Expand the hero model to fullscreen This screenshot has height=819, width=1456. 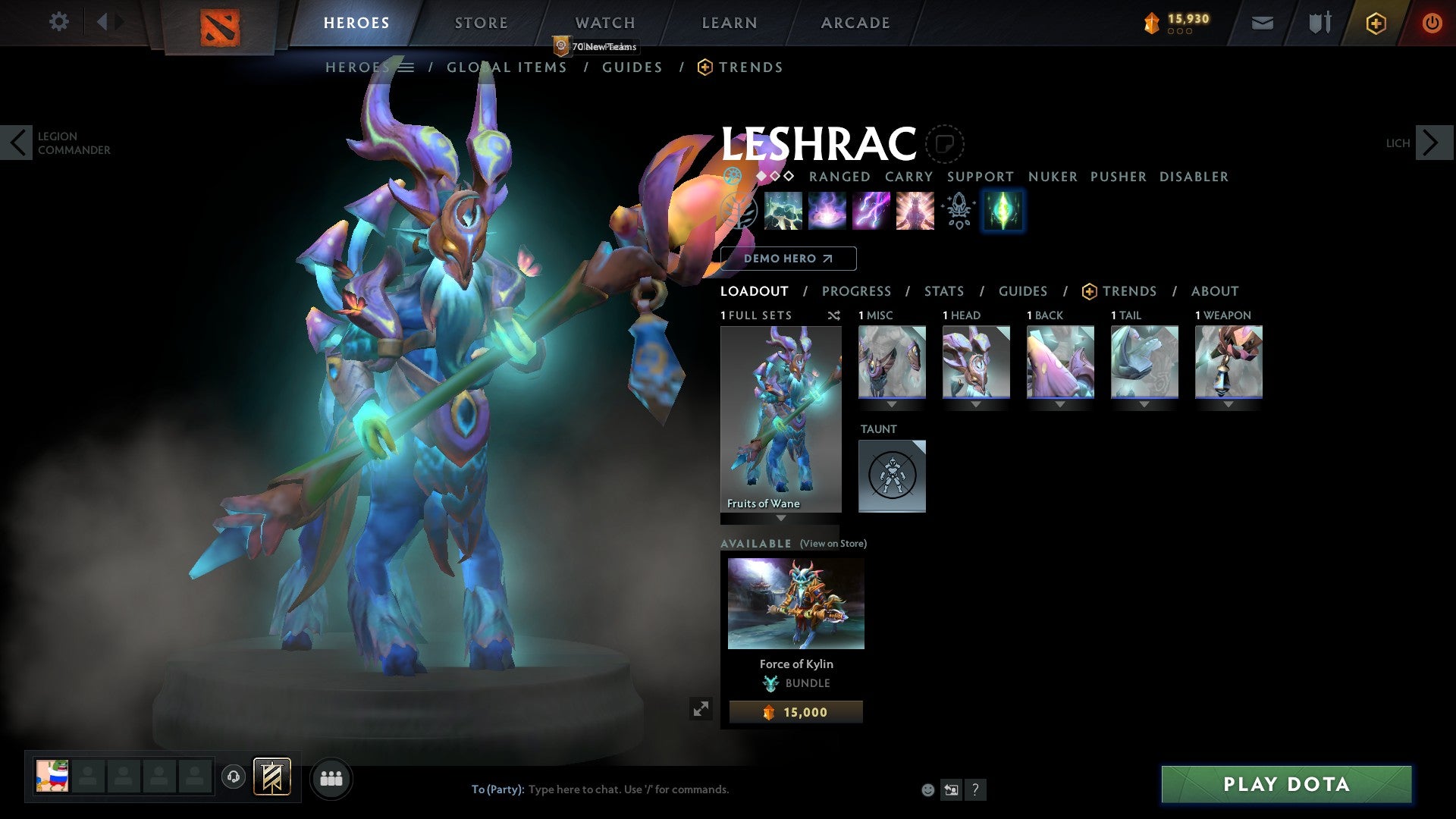701,708
